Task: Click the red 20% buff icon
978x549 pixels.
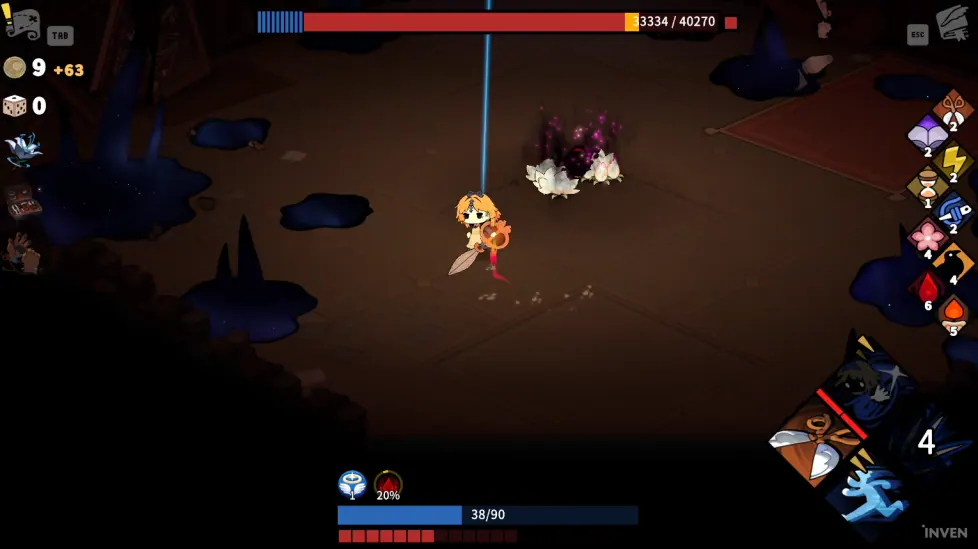Action: pos(388,485)
